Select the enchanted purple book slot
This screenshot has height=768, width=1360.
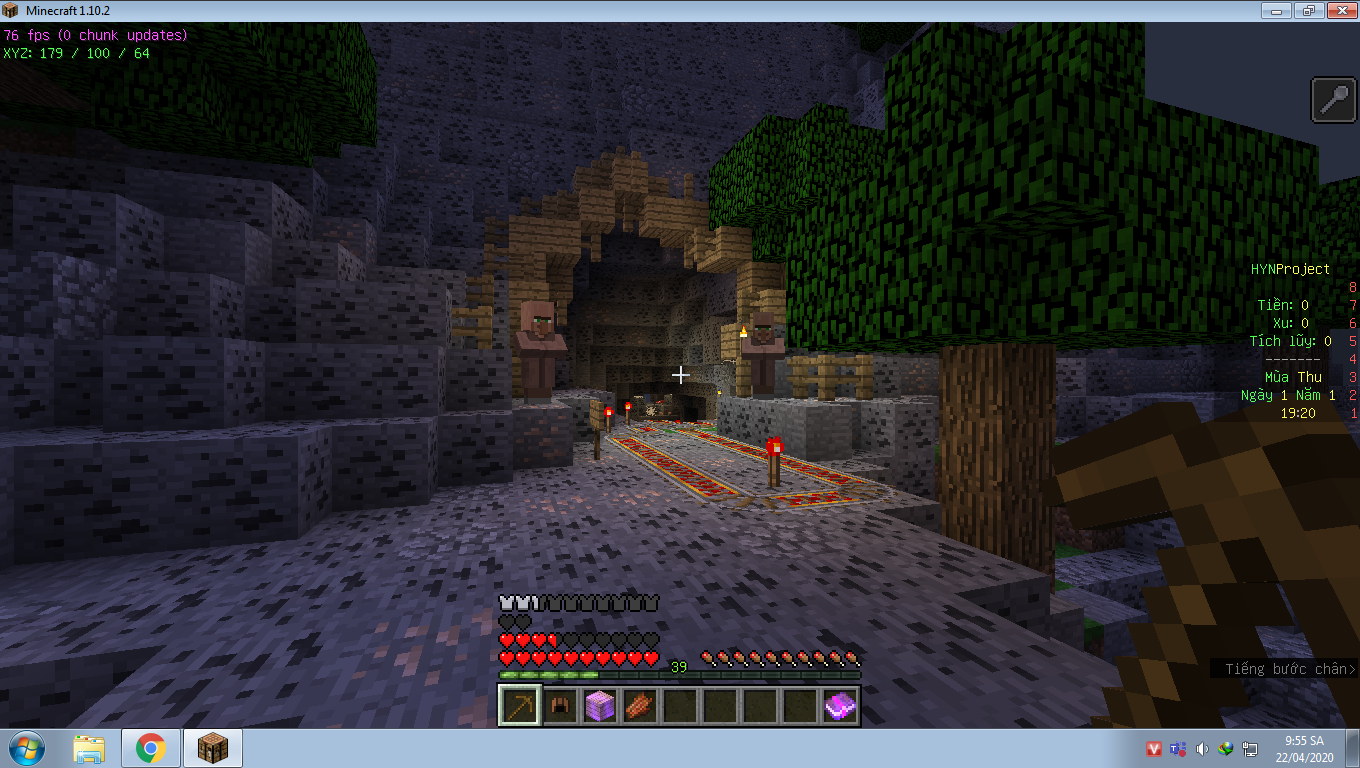tap(840, 706)
